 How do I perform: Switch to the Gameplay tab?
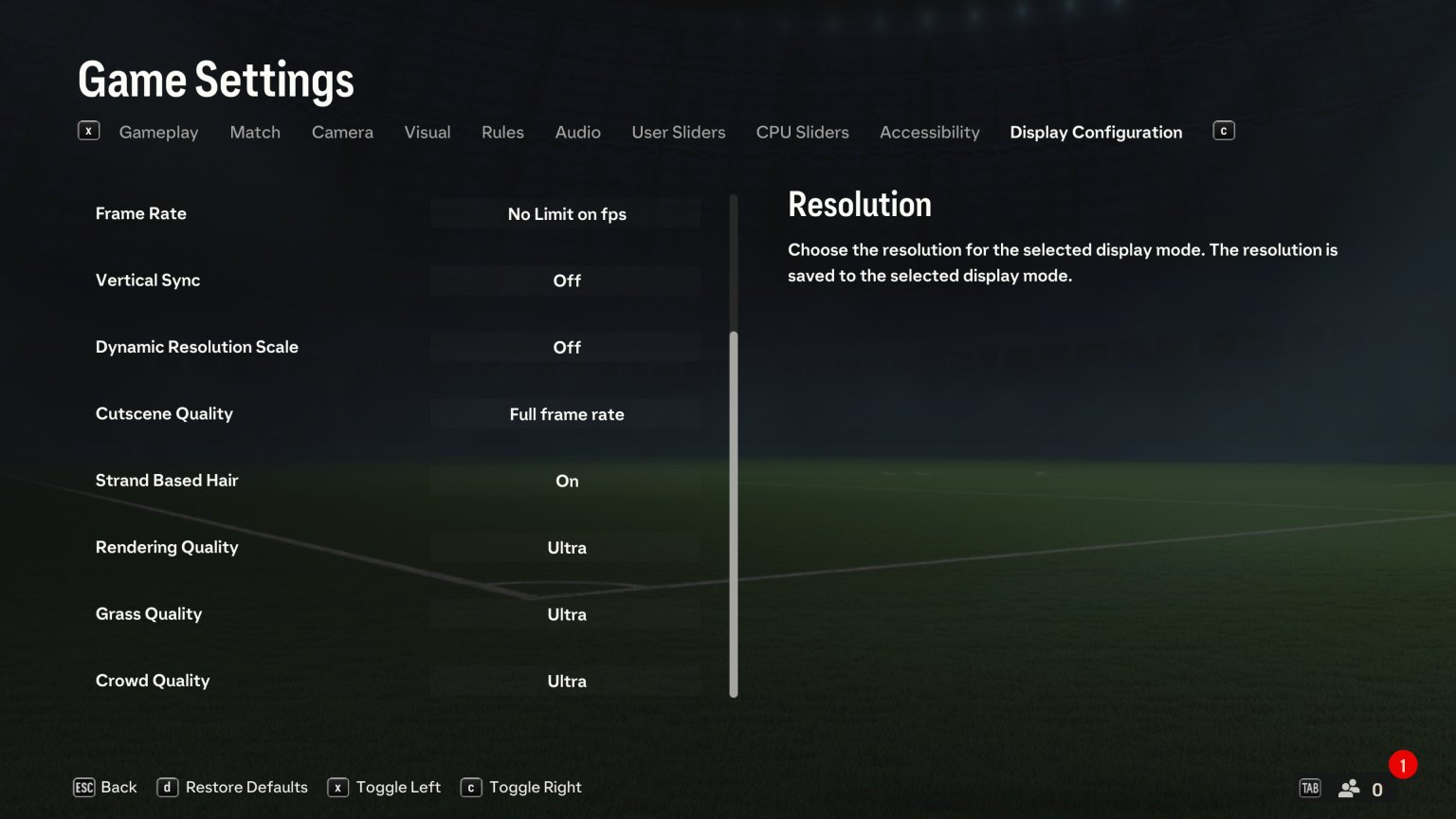[157, 132]
